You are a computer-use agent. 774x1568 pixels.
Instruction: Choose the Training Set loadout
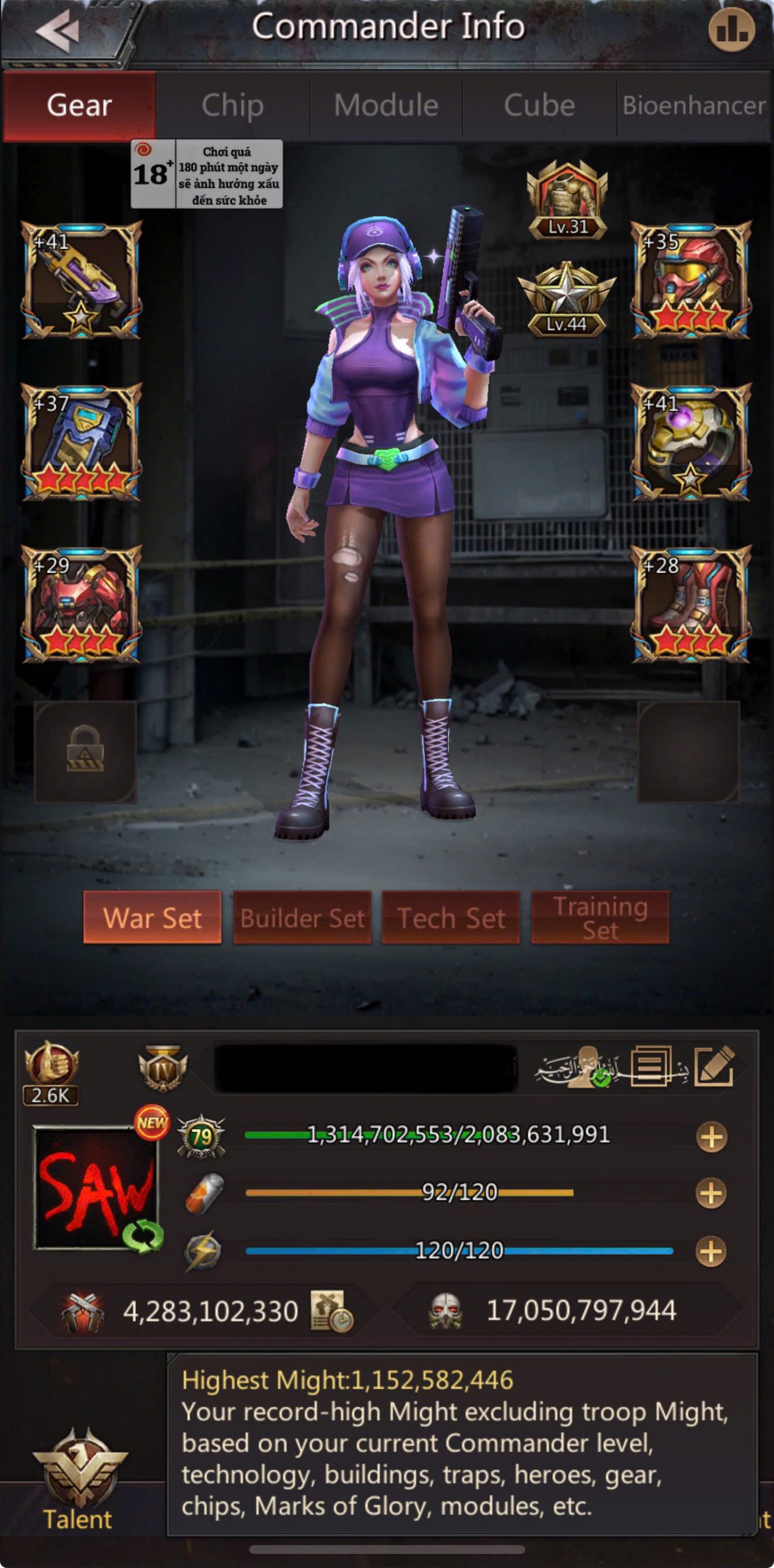tap(600, 918)
